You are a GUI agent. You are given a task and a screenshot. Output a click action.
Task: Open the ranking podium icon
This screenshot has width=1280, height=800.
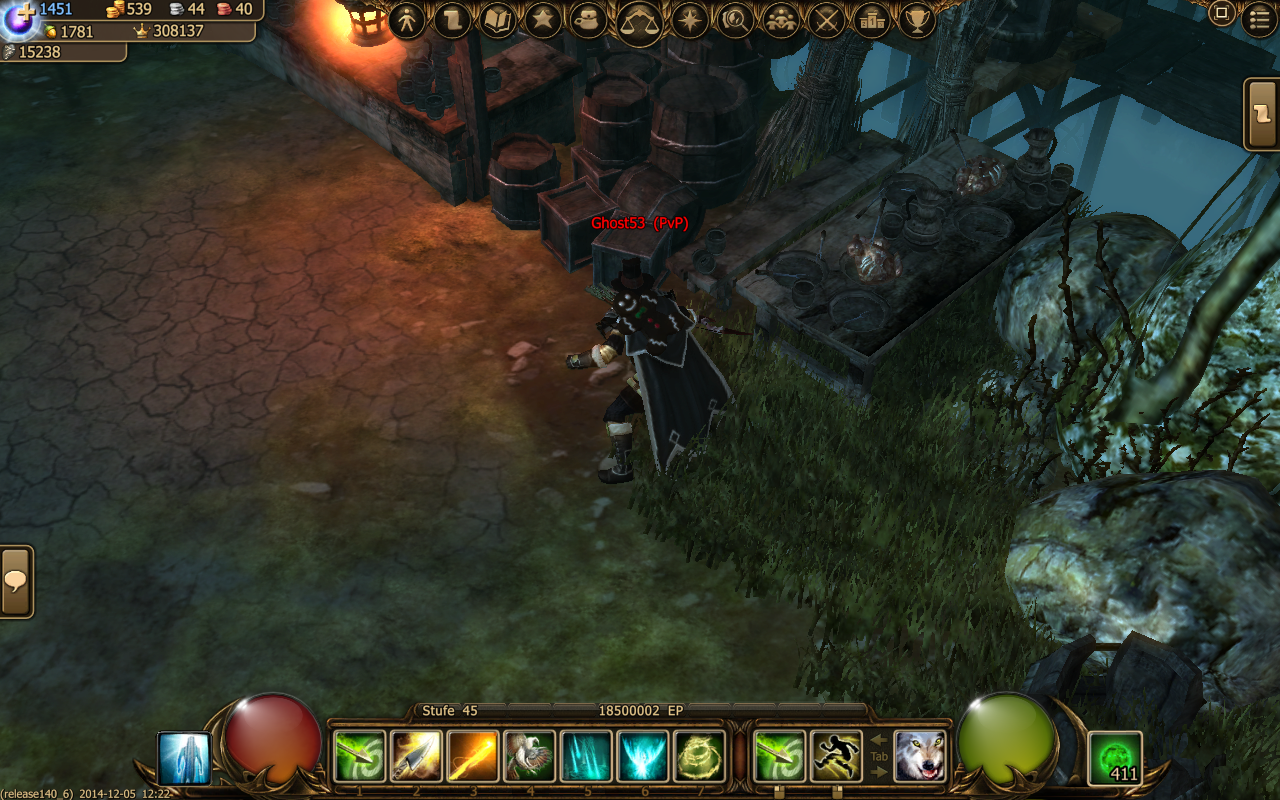tap(872, 19)
